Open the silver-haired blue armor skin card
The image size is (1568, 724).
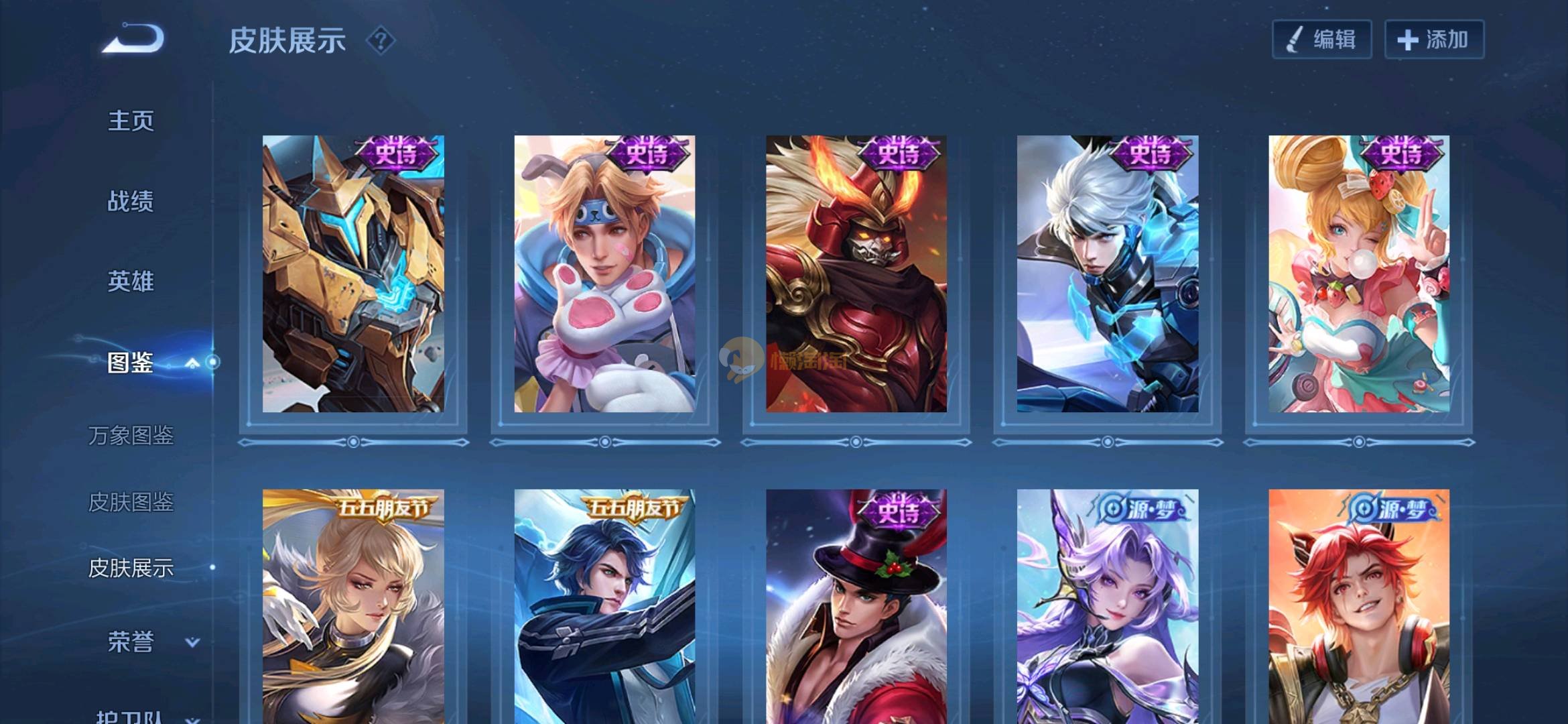[x=1108, y=274]
